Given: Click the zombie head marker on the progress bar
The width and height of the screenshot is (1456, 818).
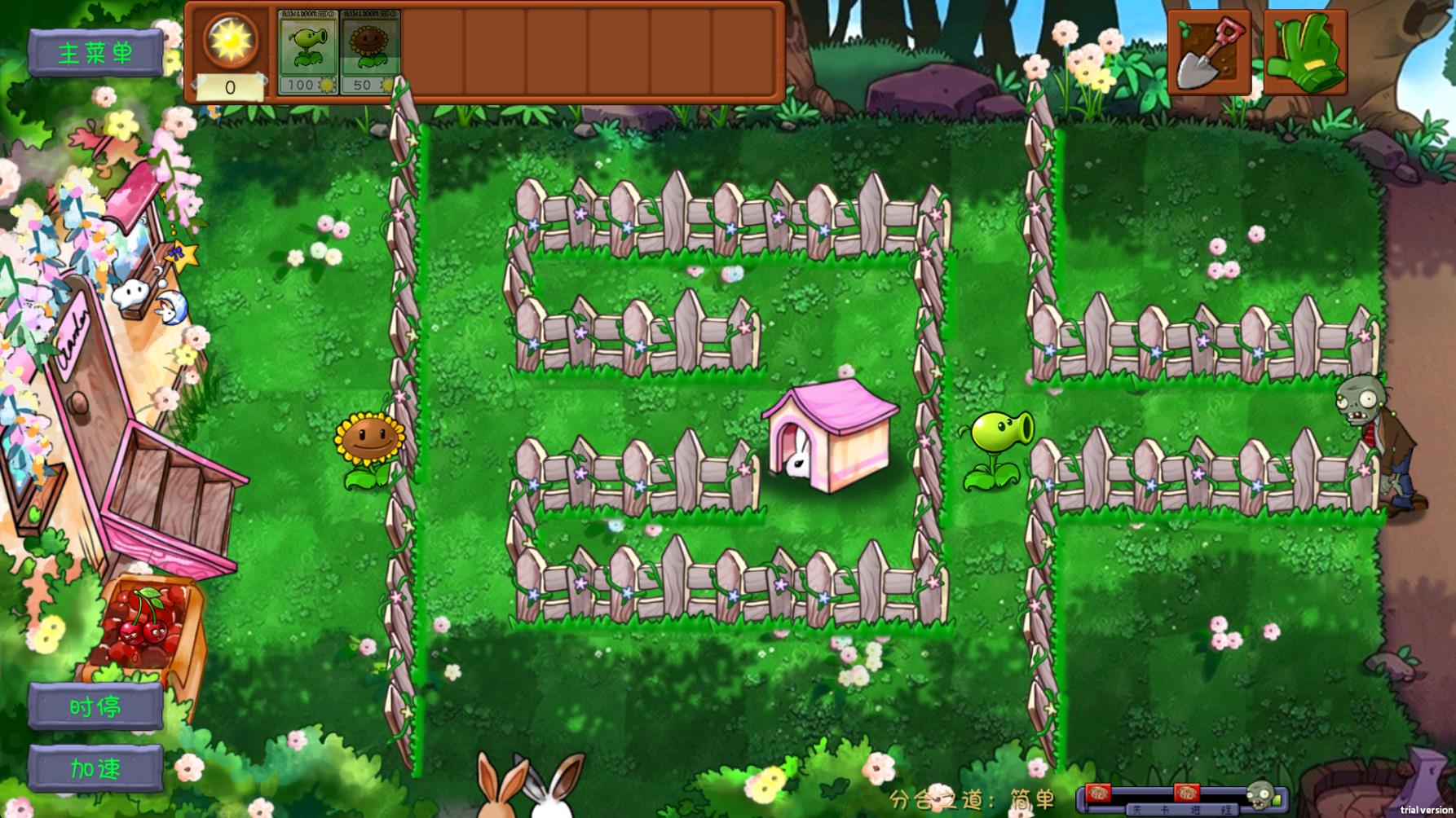Looking at the screenshot, I should [1260, 796].
